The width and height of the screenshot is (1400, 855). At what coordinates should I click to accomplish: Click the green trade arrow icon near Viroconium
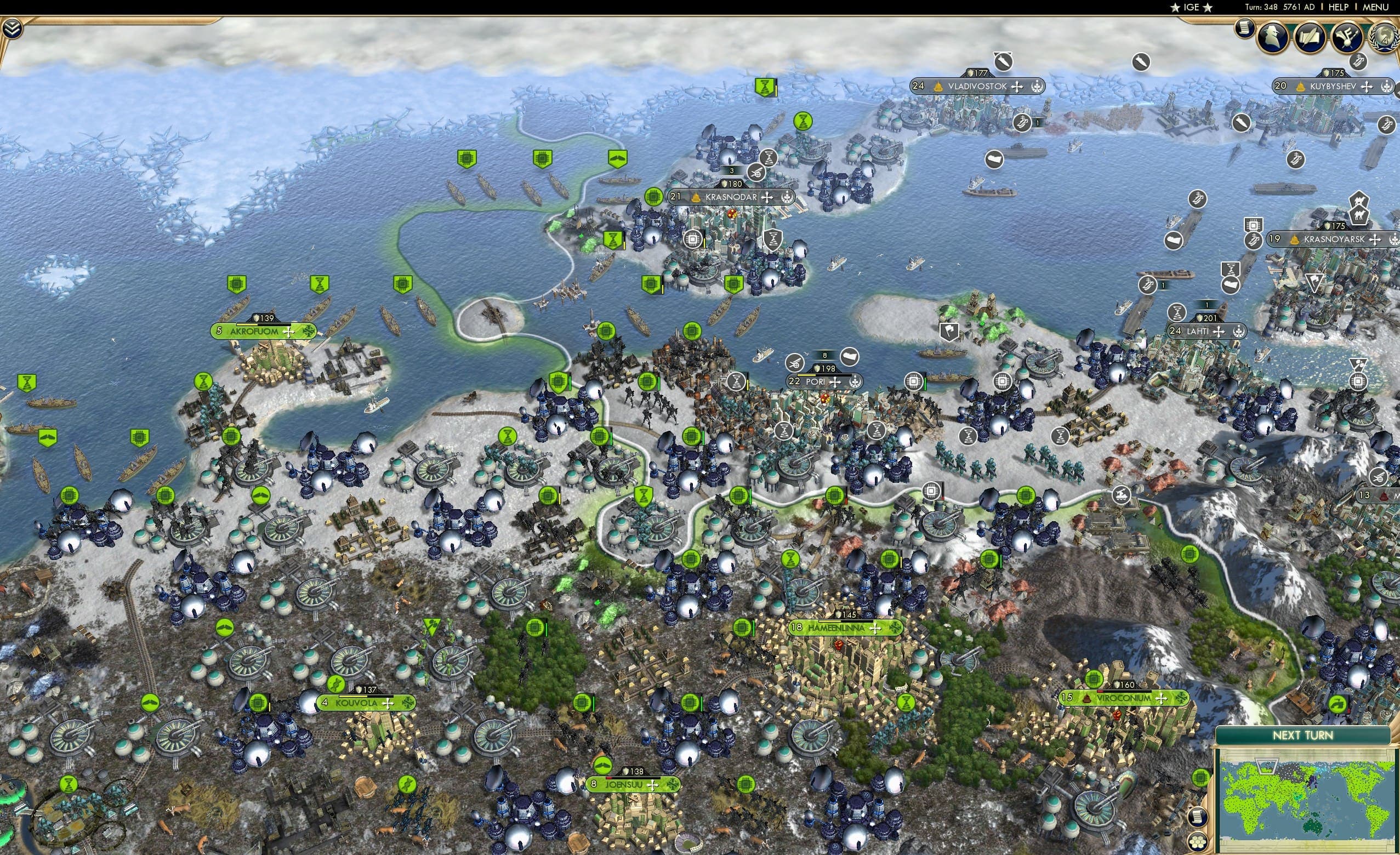coord(1338,704)
